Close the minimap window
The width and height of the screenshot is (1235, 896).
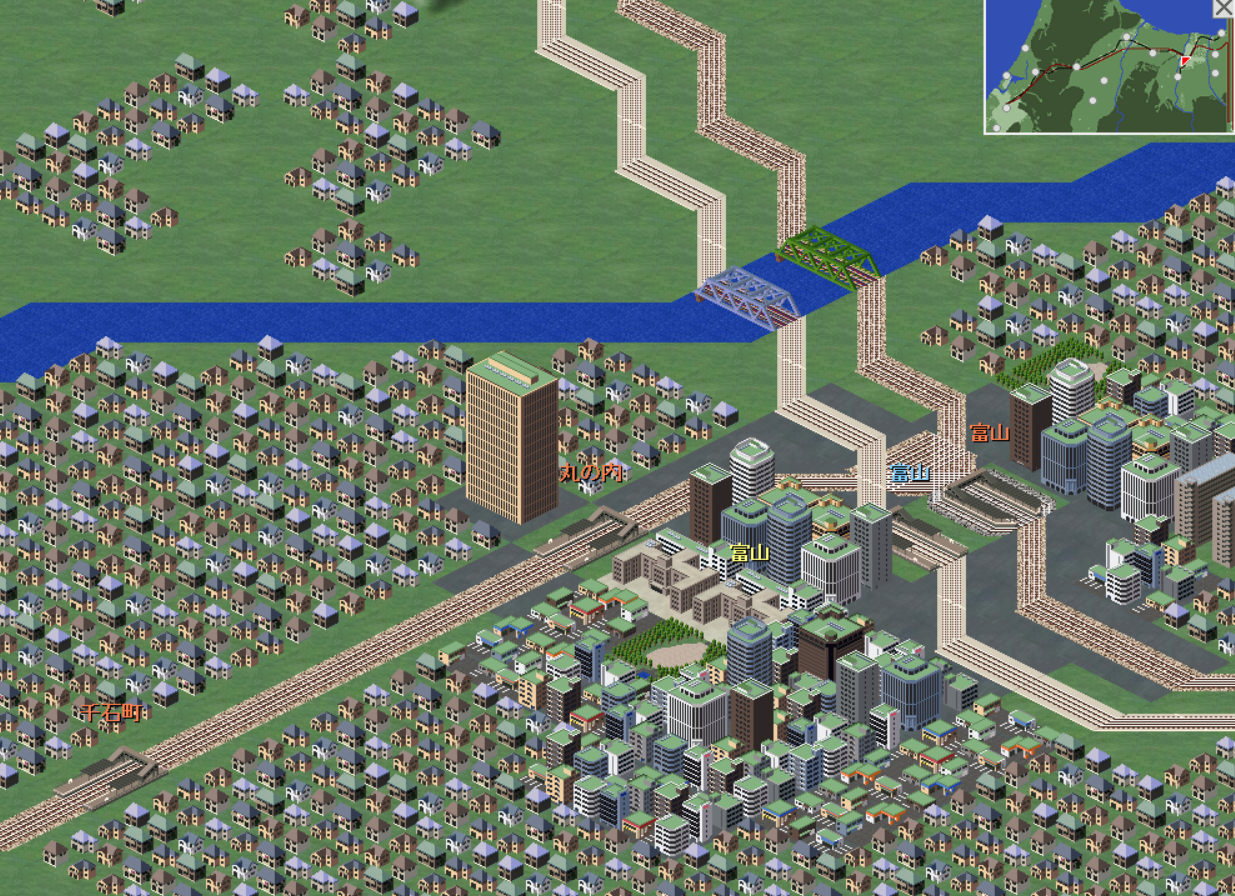pyautogui.click(x=1224, y=8)
